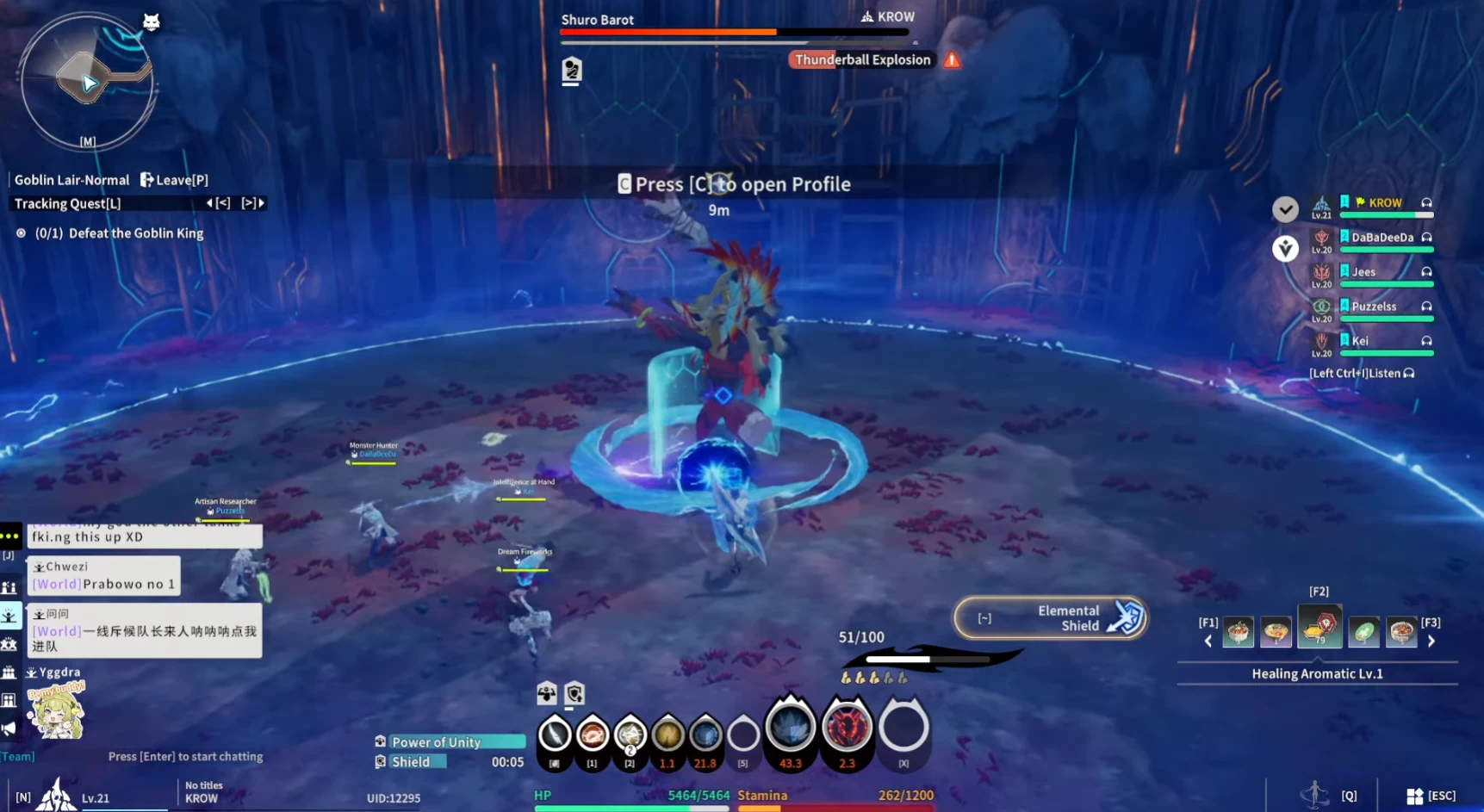This screenshot has width=1484, height=812.
Task: Open the megaphone chat channel
Action: pos(9,729)
